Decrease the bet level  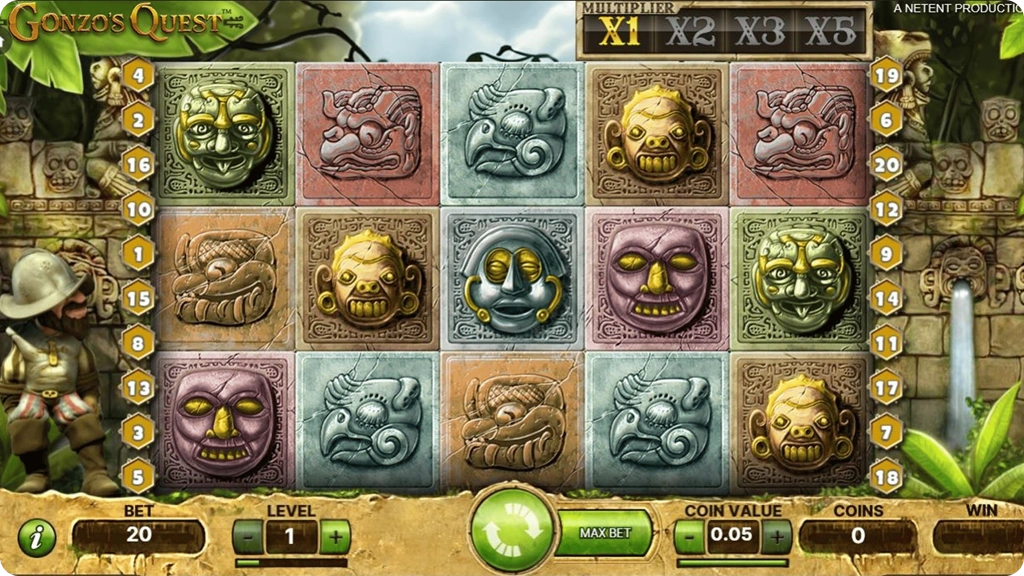click(x=246, y=537)
